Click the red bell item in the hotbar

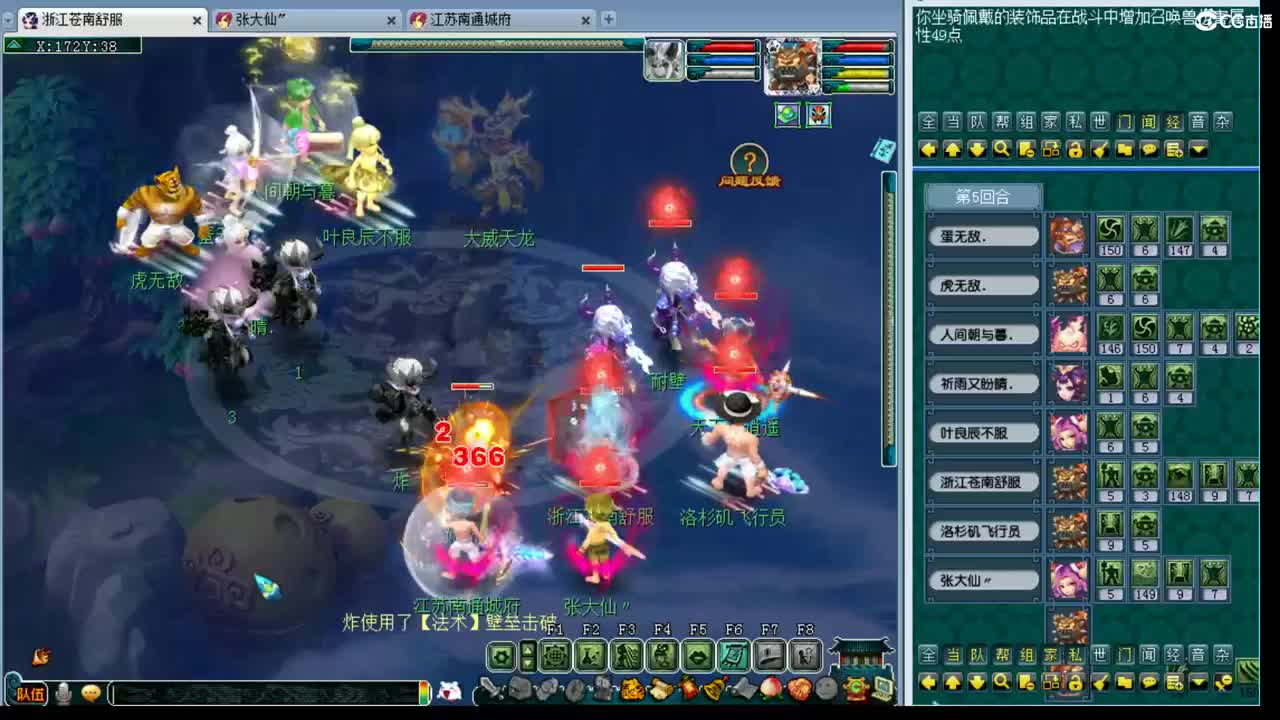(687, 688)
